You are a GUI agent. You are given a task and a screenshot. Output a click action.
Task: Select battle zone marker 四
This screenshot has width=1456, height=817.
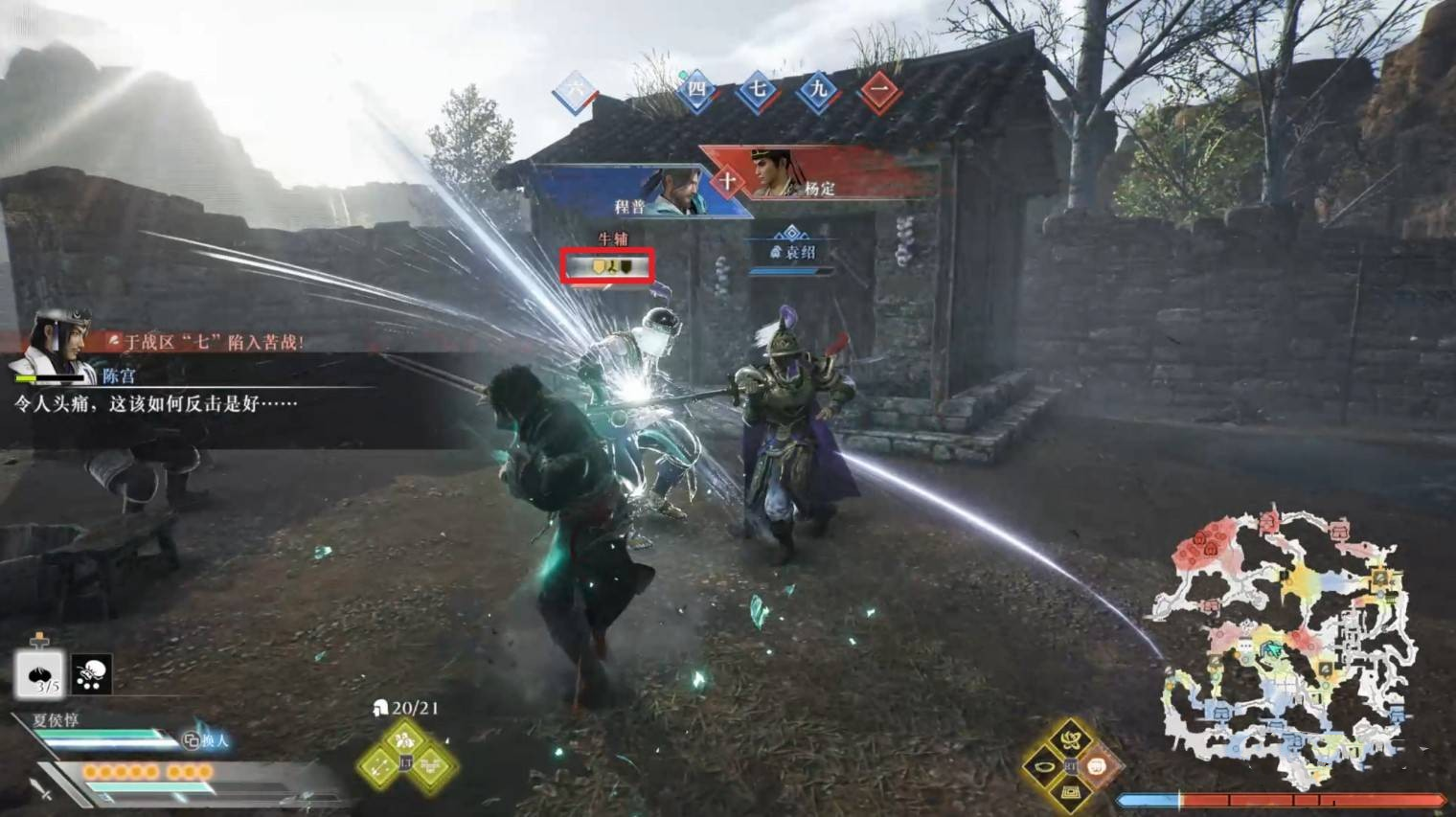[696, 91]
